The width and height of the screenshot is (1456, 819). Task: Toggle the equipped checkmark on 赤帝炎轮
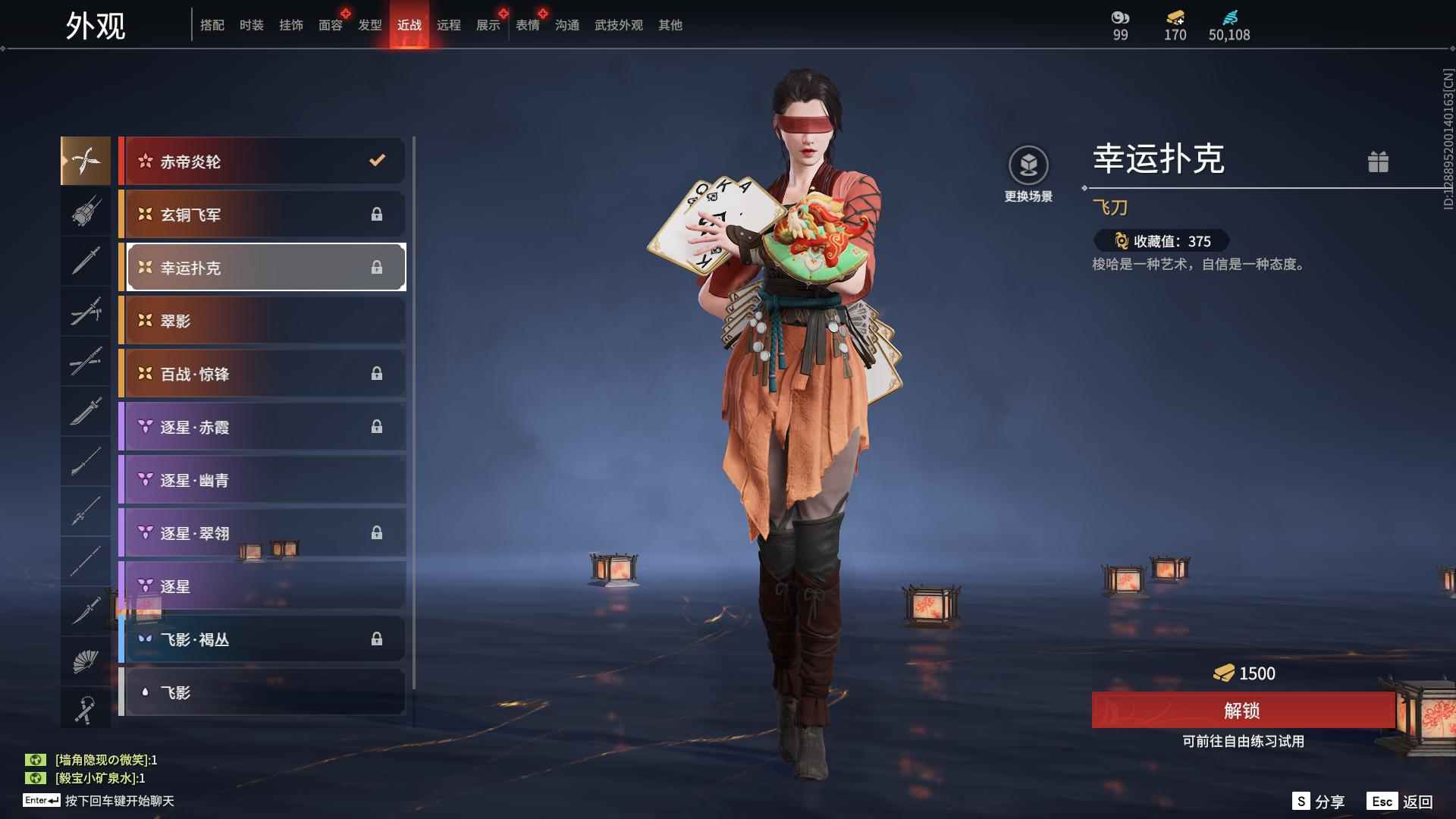click(375, 160)
